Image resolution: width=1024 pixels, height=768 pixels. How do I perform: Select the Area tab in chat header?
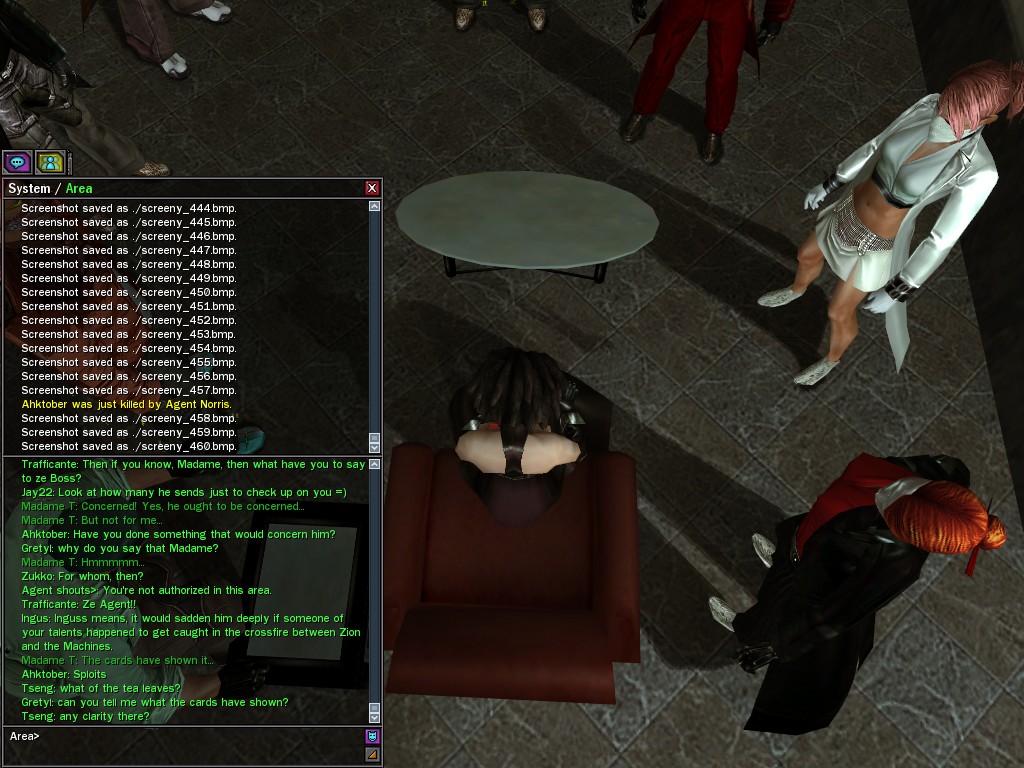[x=79, y=188]
